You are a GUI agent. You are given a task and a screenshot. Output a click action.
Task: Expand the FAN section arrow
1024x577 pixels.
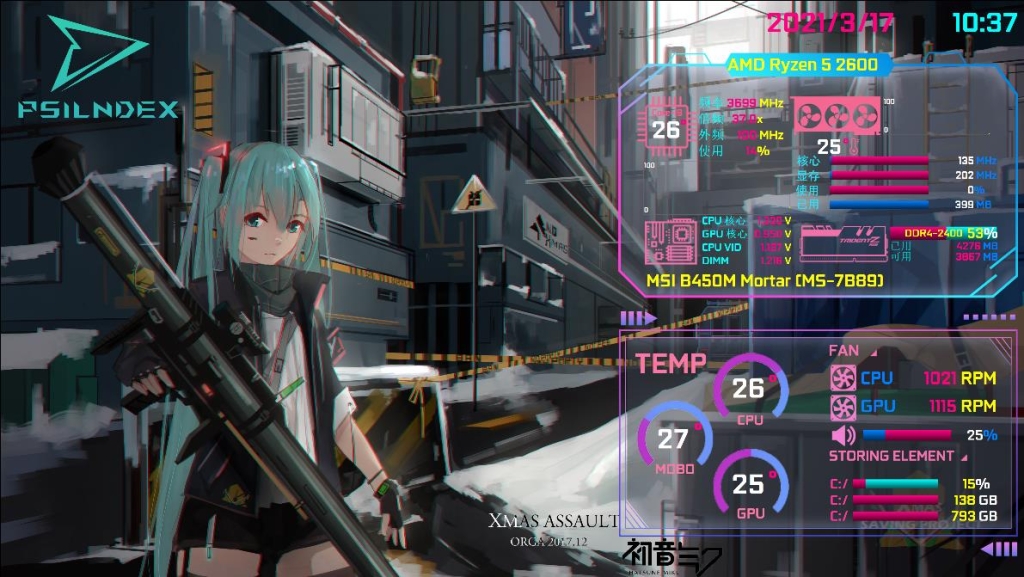coord(870,351)
